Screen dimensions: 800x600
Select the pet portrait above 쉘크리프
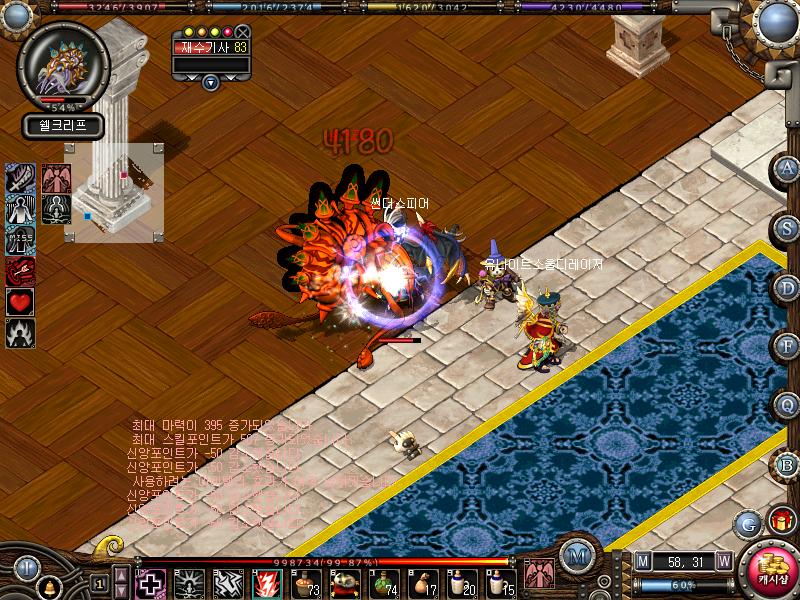(x=62, y=67)
